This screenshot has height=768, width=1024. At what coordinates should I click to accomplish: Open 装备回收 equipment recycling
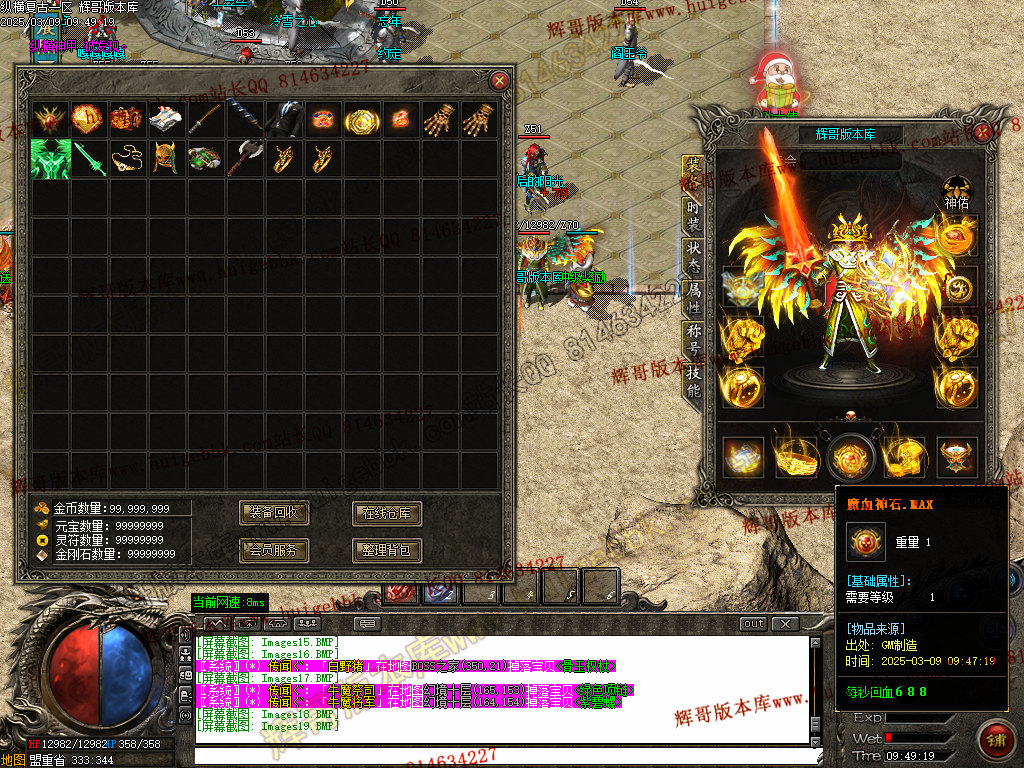[274, 514]
